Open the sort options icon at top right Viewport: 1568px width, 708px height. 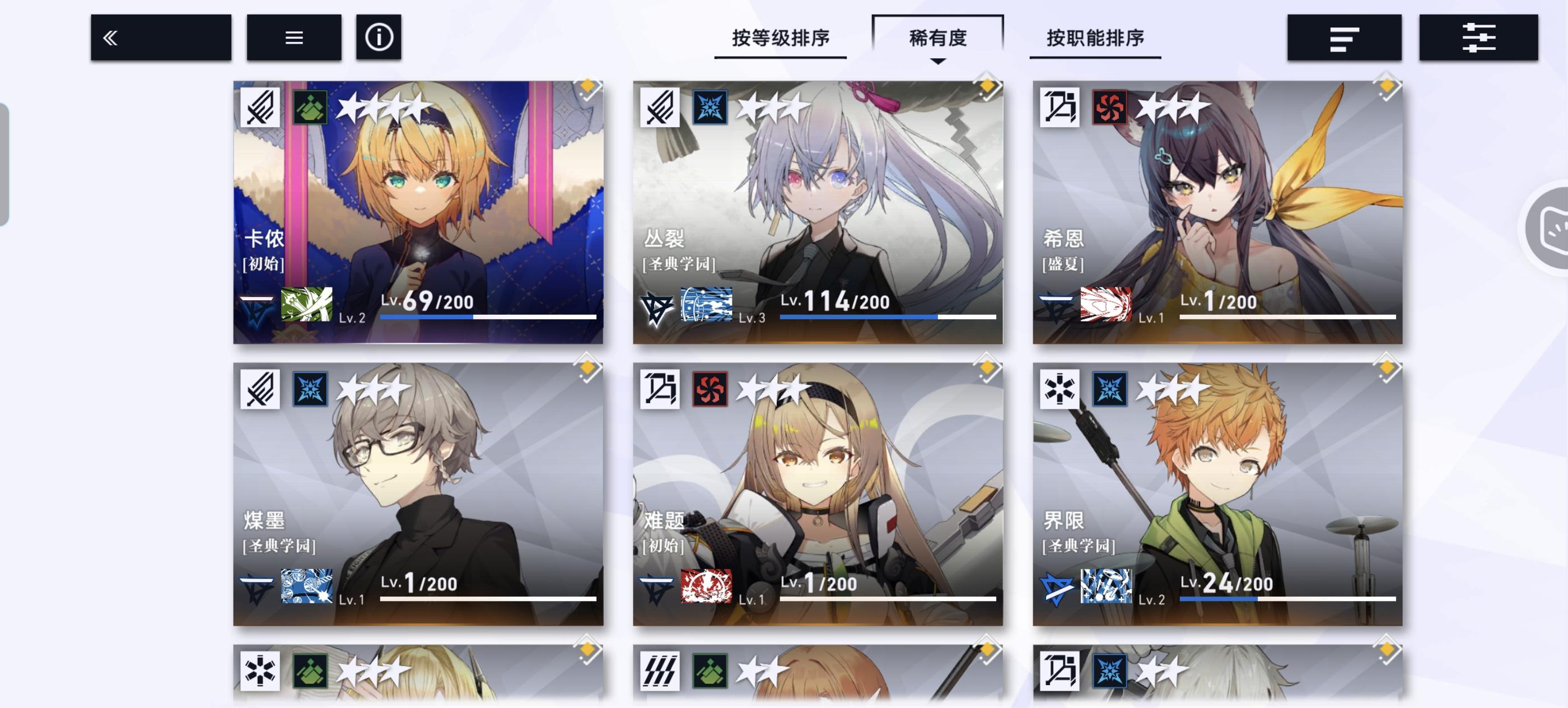click(1344, 37)
